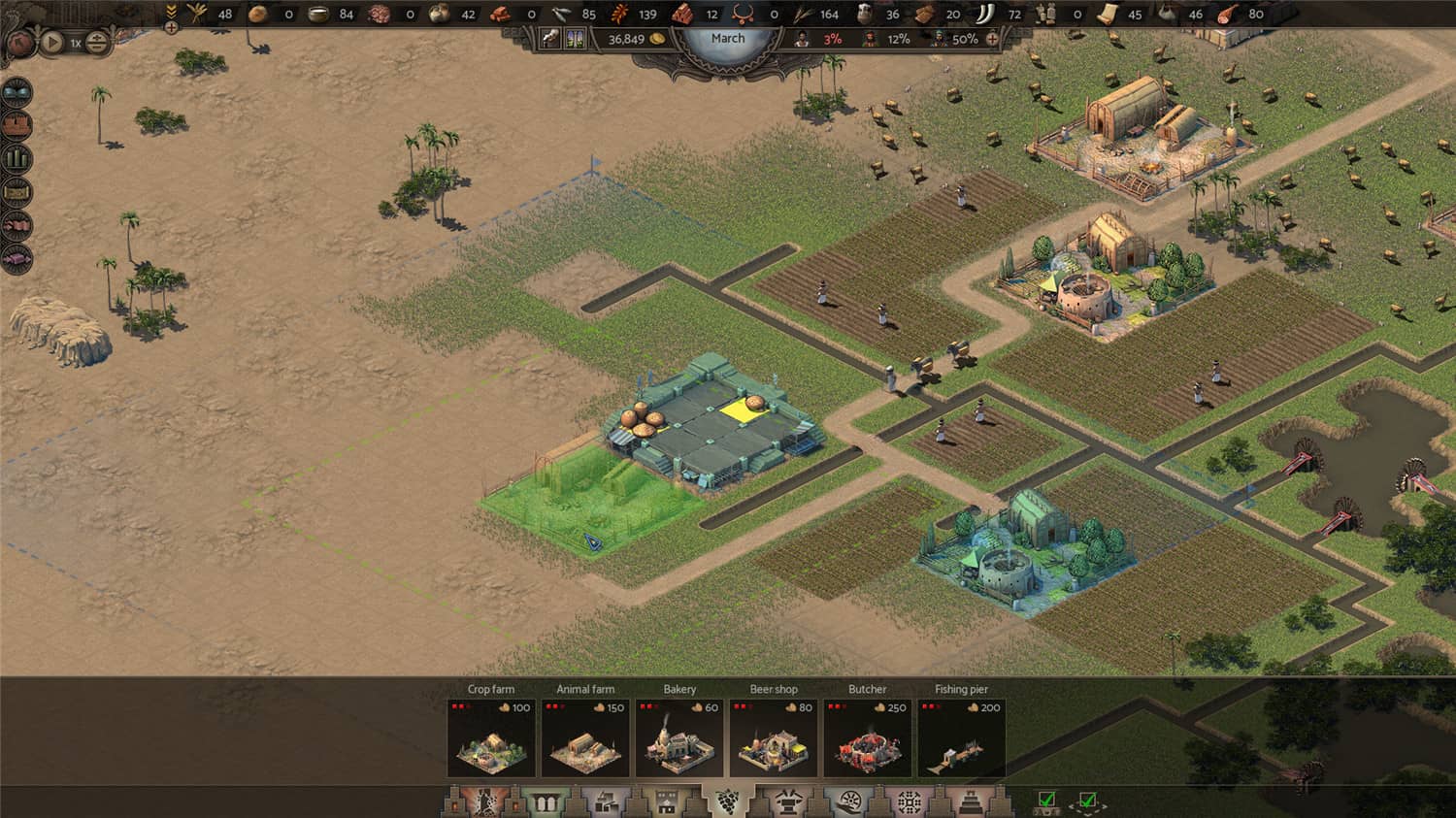Screen dimensions: 1456x818
Task: Click the play button for game speed
Action: [x=52, y=43]
